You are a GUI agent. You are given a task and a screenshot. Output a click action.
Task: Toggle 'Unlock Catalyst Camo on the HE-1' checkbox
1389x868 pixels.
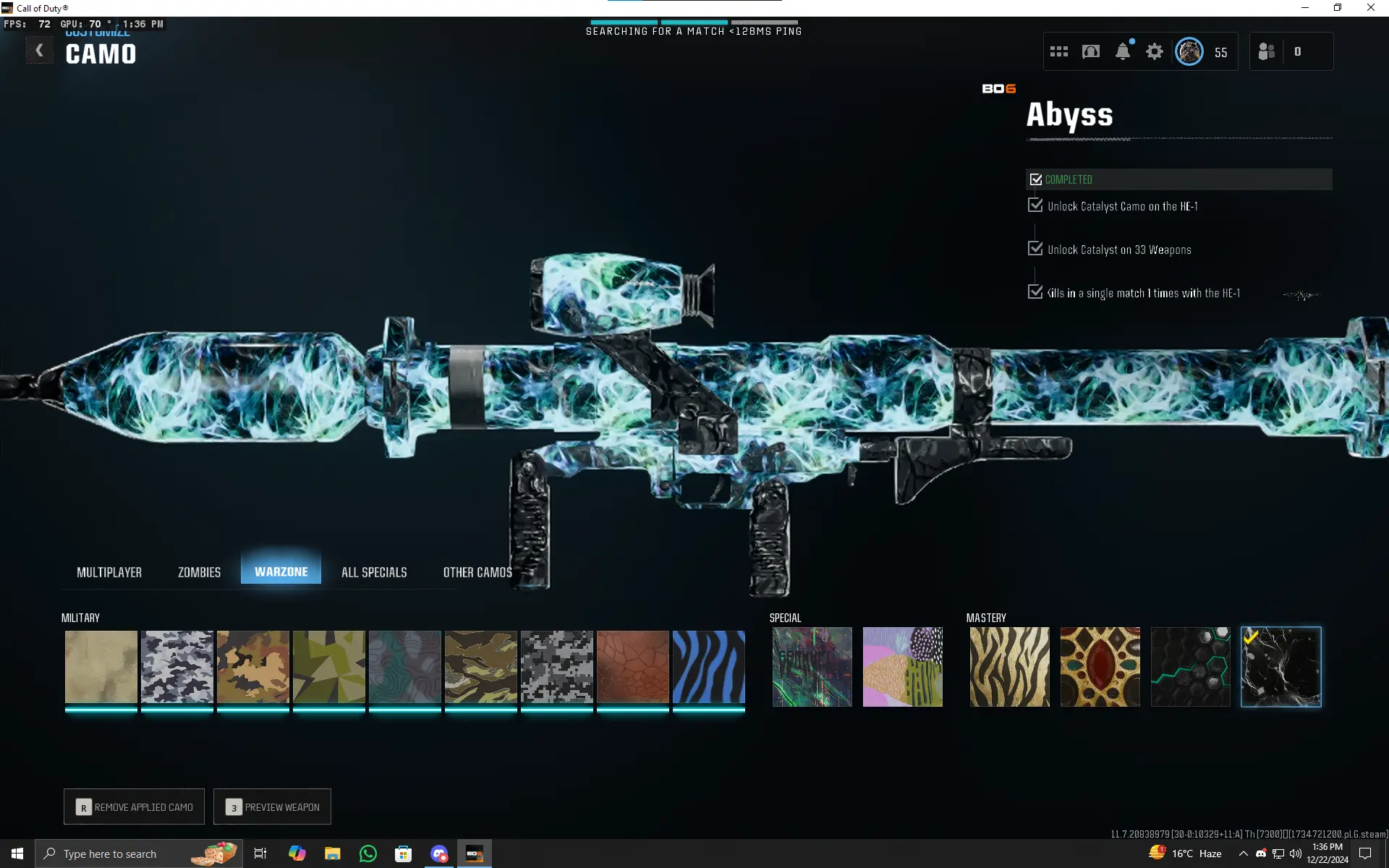pyautogui.click(x=1035, y=205)
